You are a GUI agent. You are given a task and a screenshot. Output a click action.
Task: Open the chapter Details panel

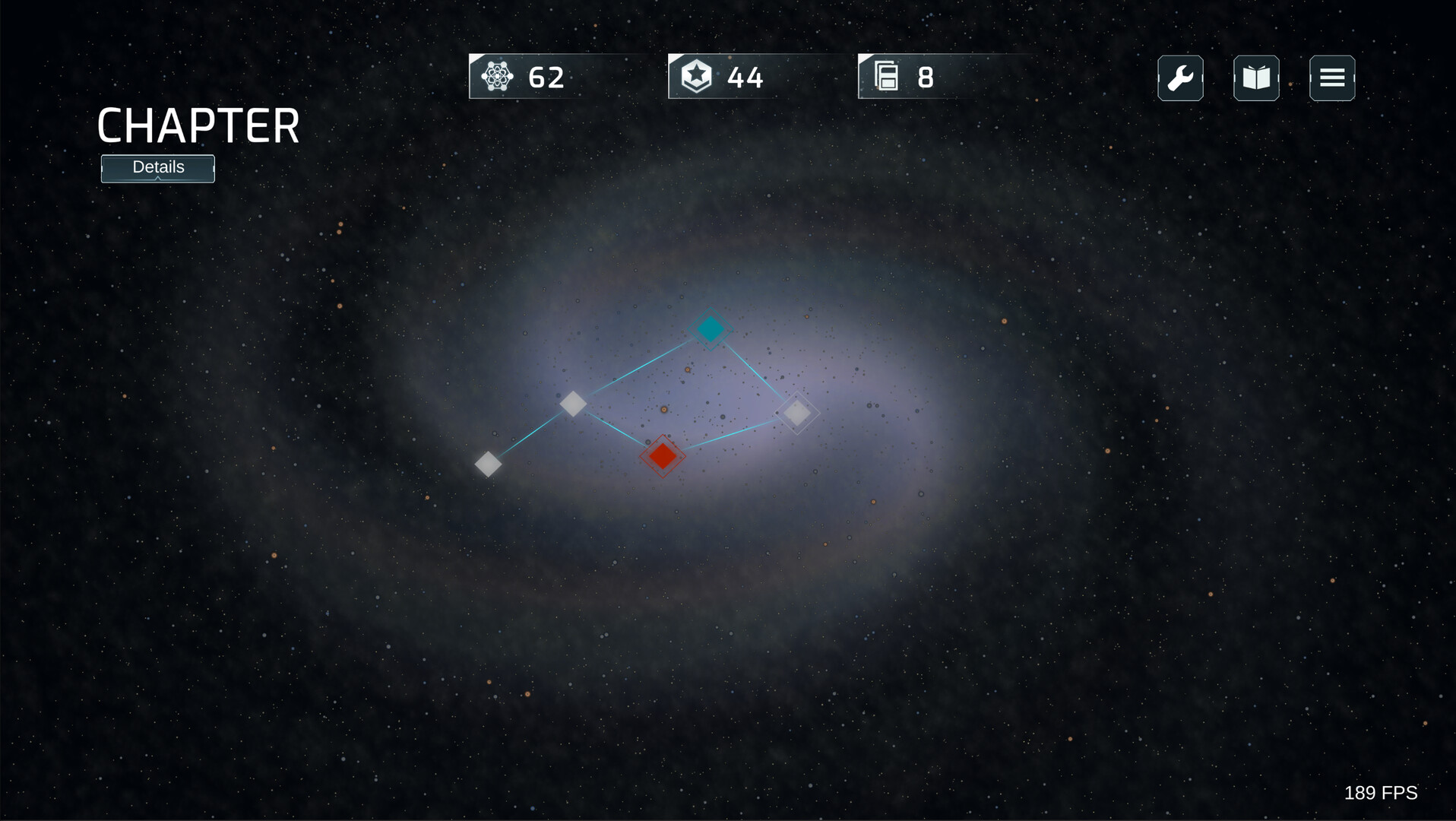tap(158, 168)
